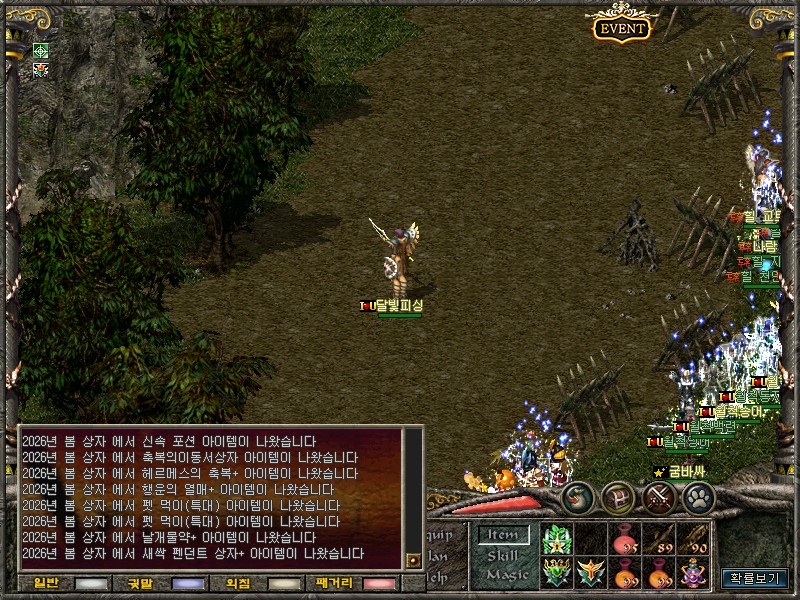Select the quick slot item with count 89
This screenshot has height=600, width=800.
[658, 540]
